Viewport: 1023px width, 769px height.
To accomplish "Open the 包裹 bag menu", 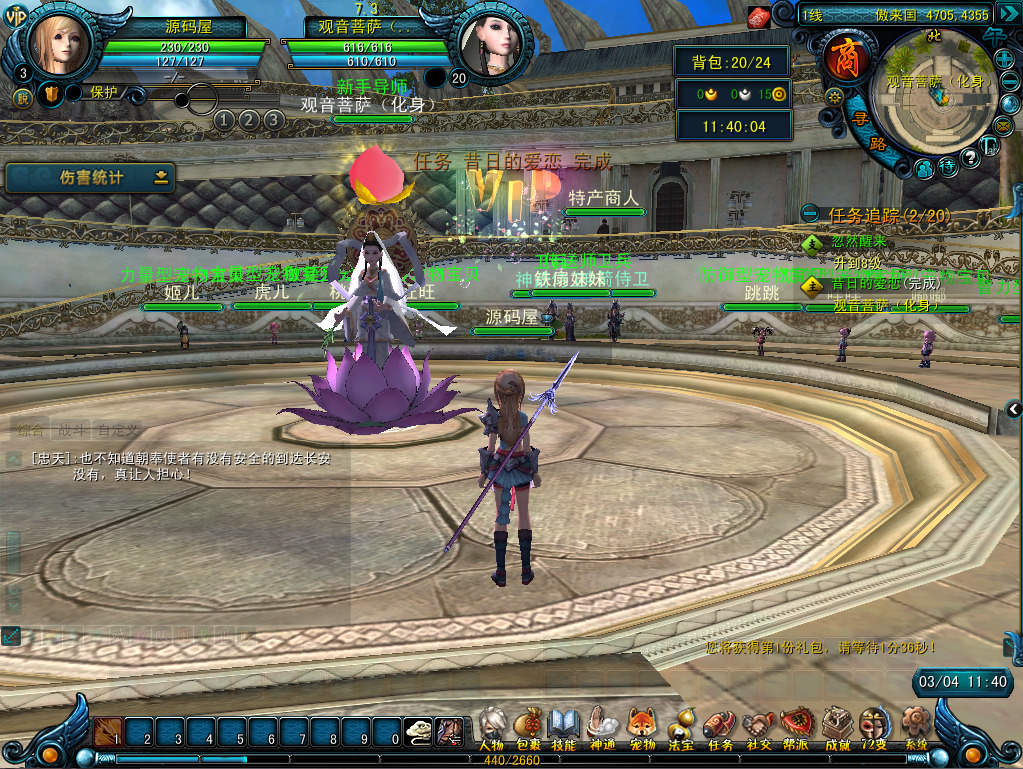I will click(x=528, y=728).
